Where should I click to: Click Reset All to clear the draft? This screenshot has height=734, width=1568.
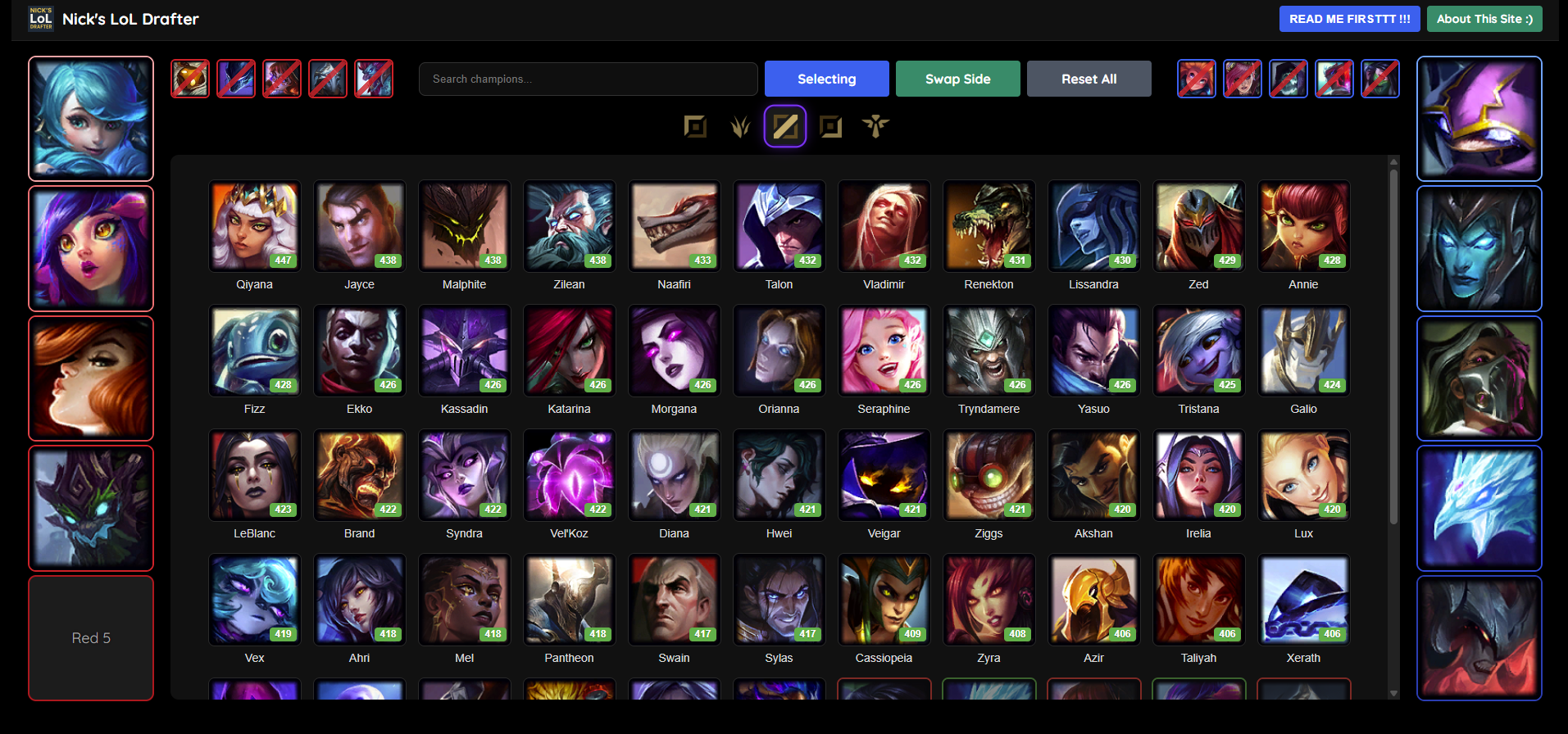(1089, 79)
